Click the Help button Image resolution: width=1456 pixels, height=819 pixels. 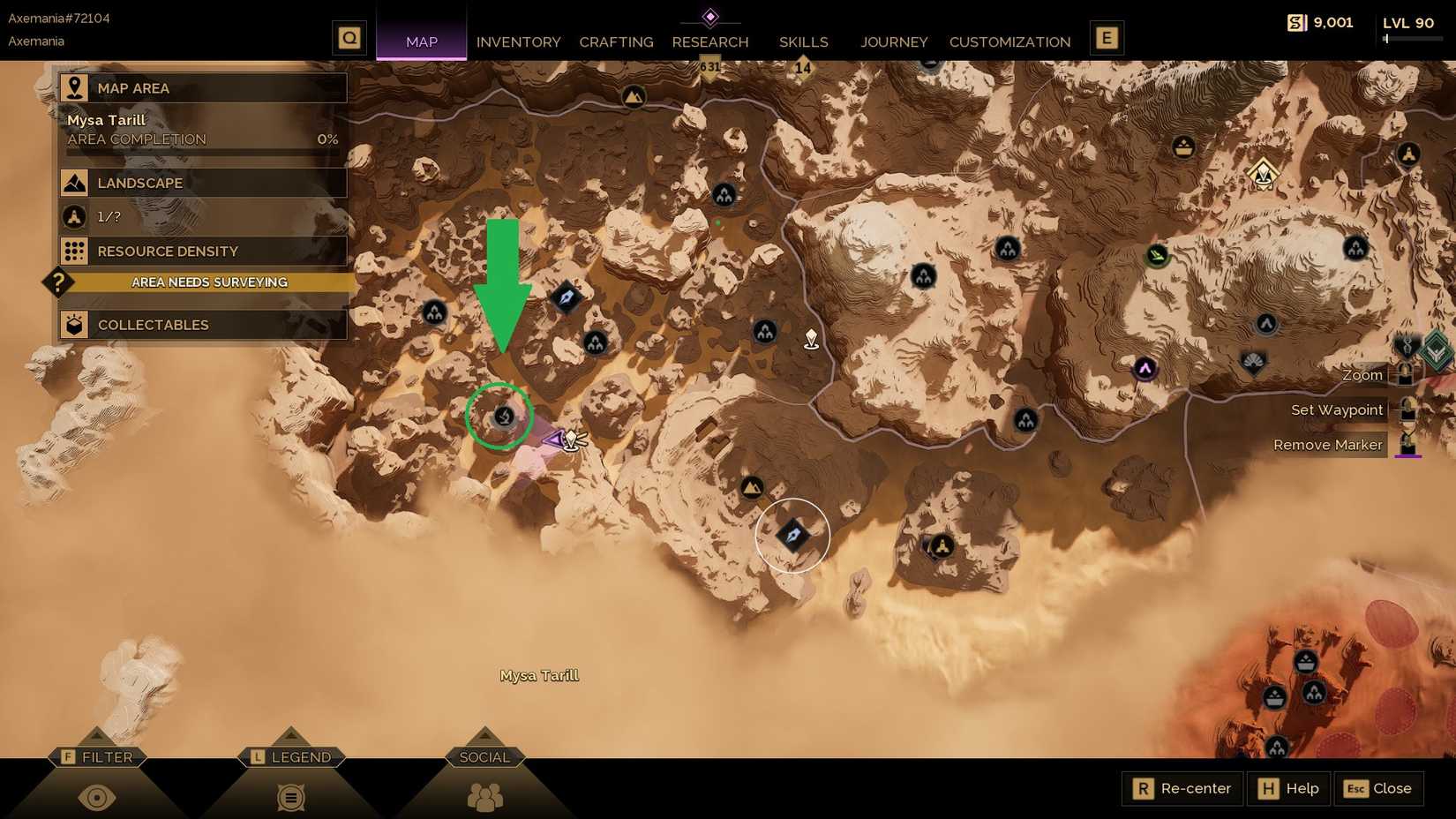coord(1287,788)
